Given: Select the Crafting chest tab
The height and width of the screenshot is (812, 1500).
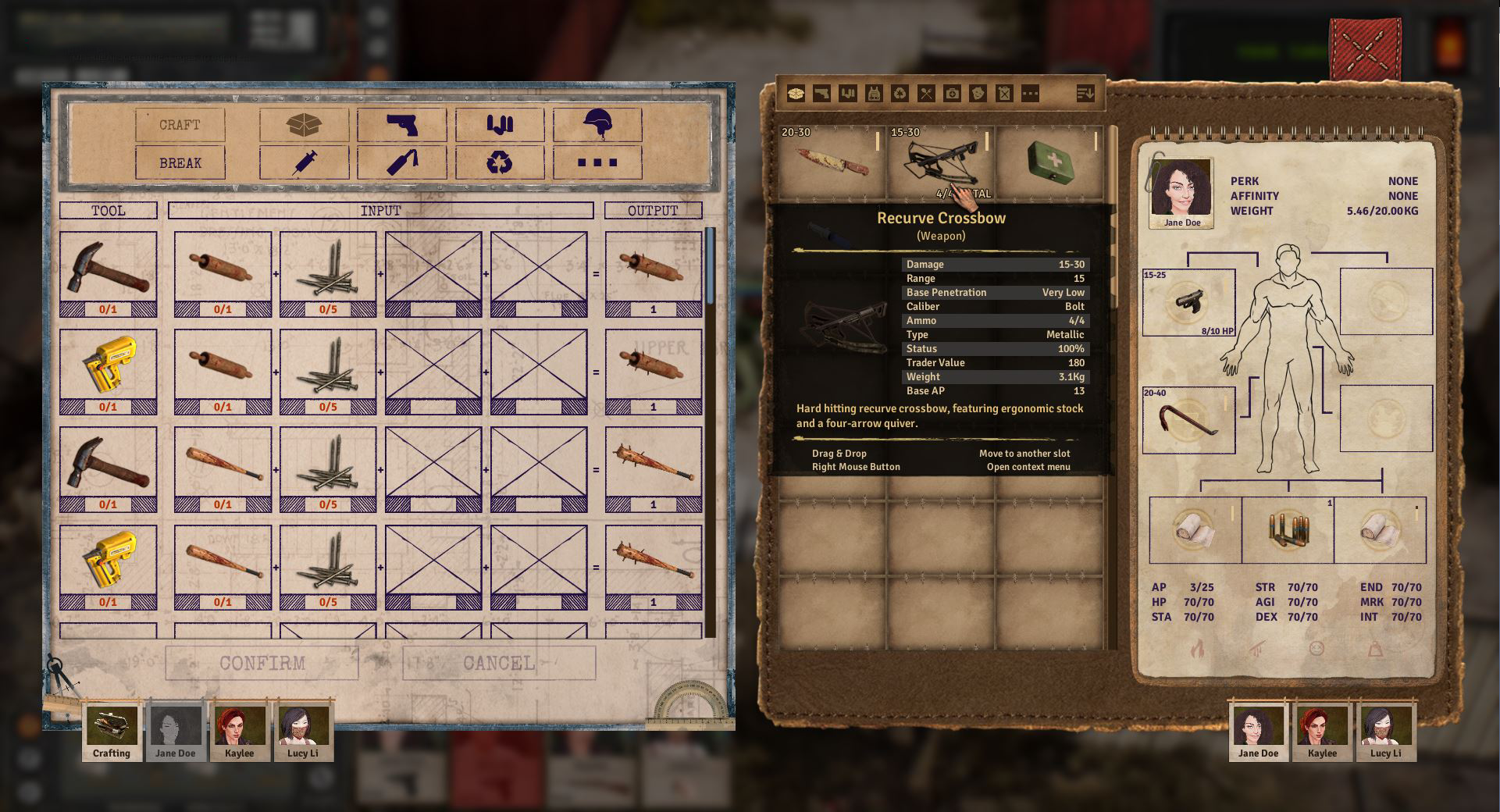Looking at the screenshot, I should click(x=112, y=732).
